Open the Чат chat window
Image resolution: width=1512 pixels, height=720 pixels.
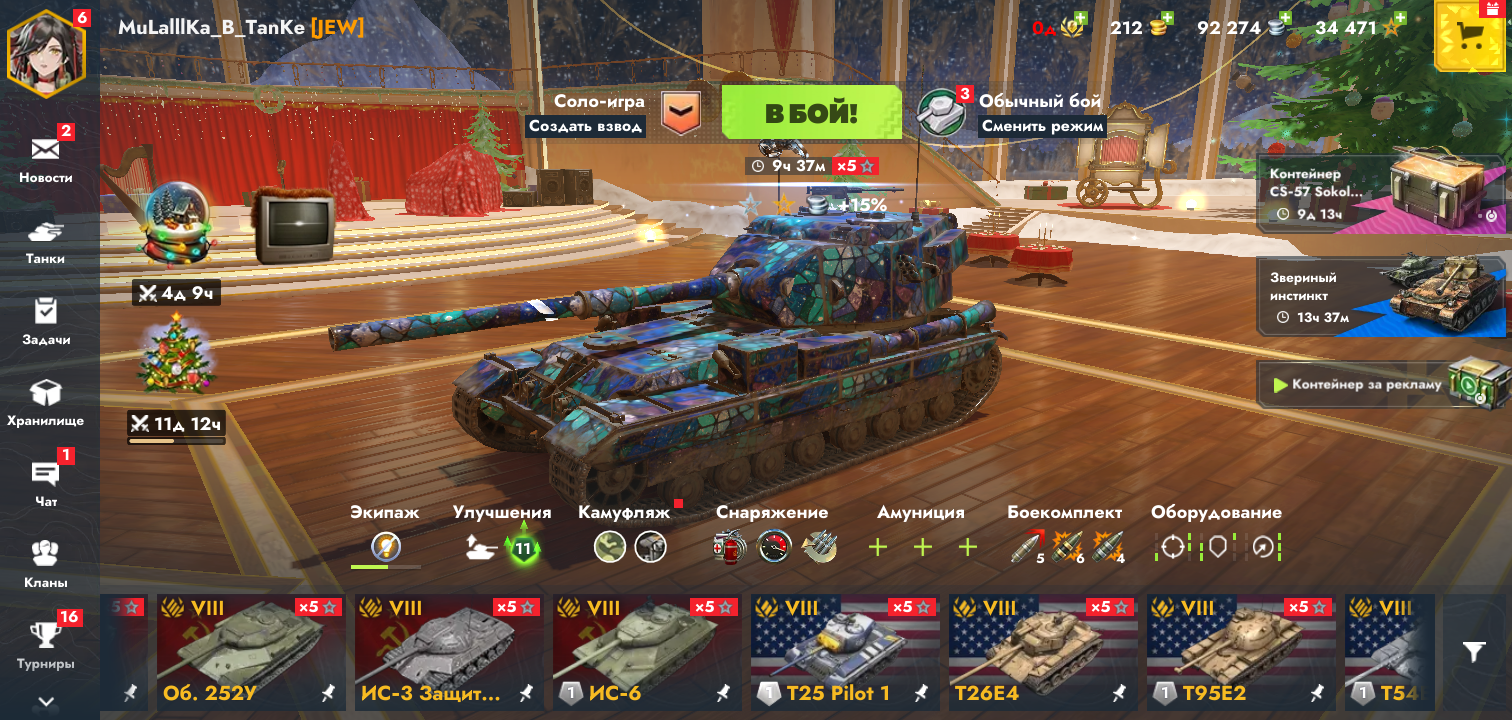click(x=46, y=482)
